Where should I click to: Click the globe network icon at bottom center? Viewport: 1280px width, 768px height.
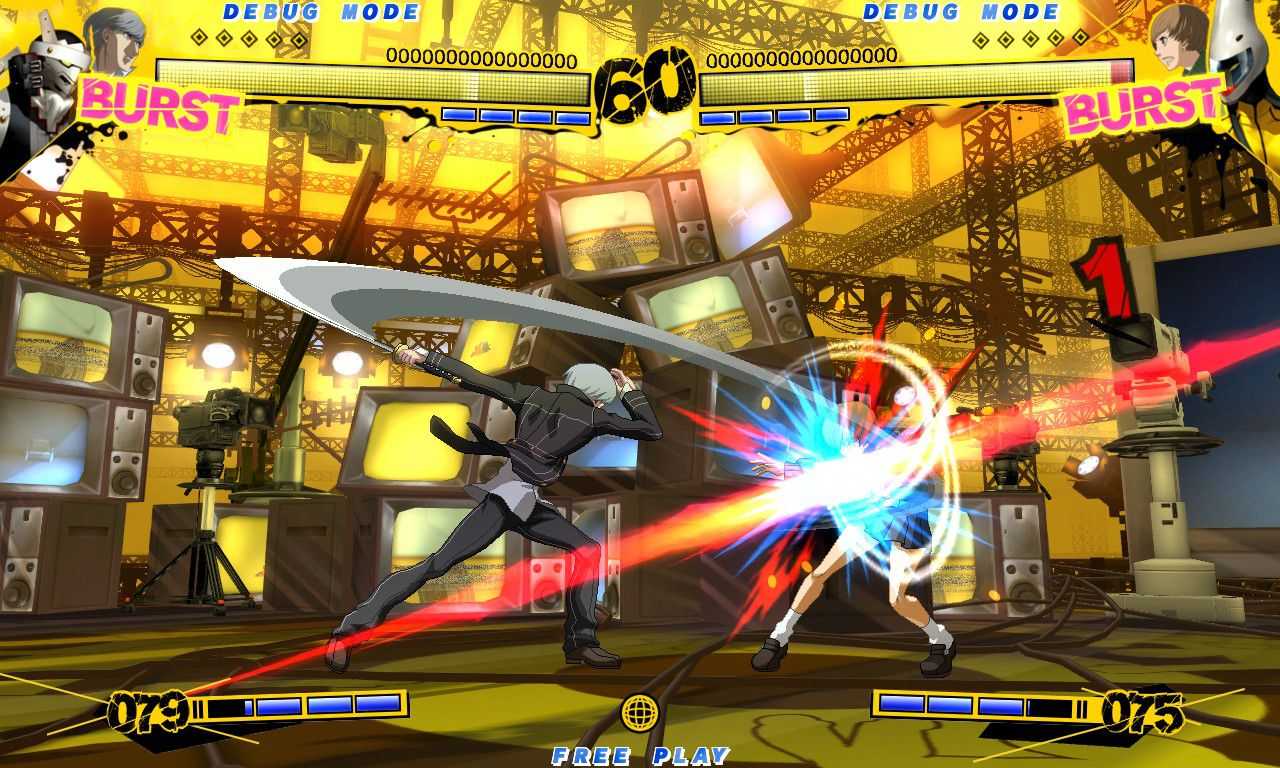coord(640,714)
